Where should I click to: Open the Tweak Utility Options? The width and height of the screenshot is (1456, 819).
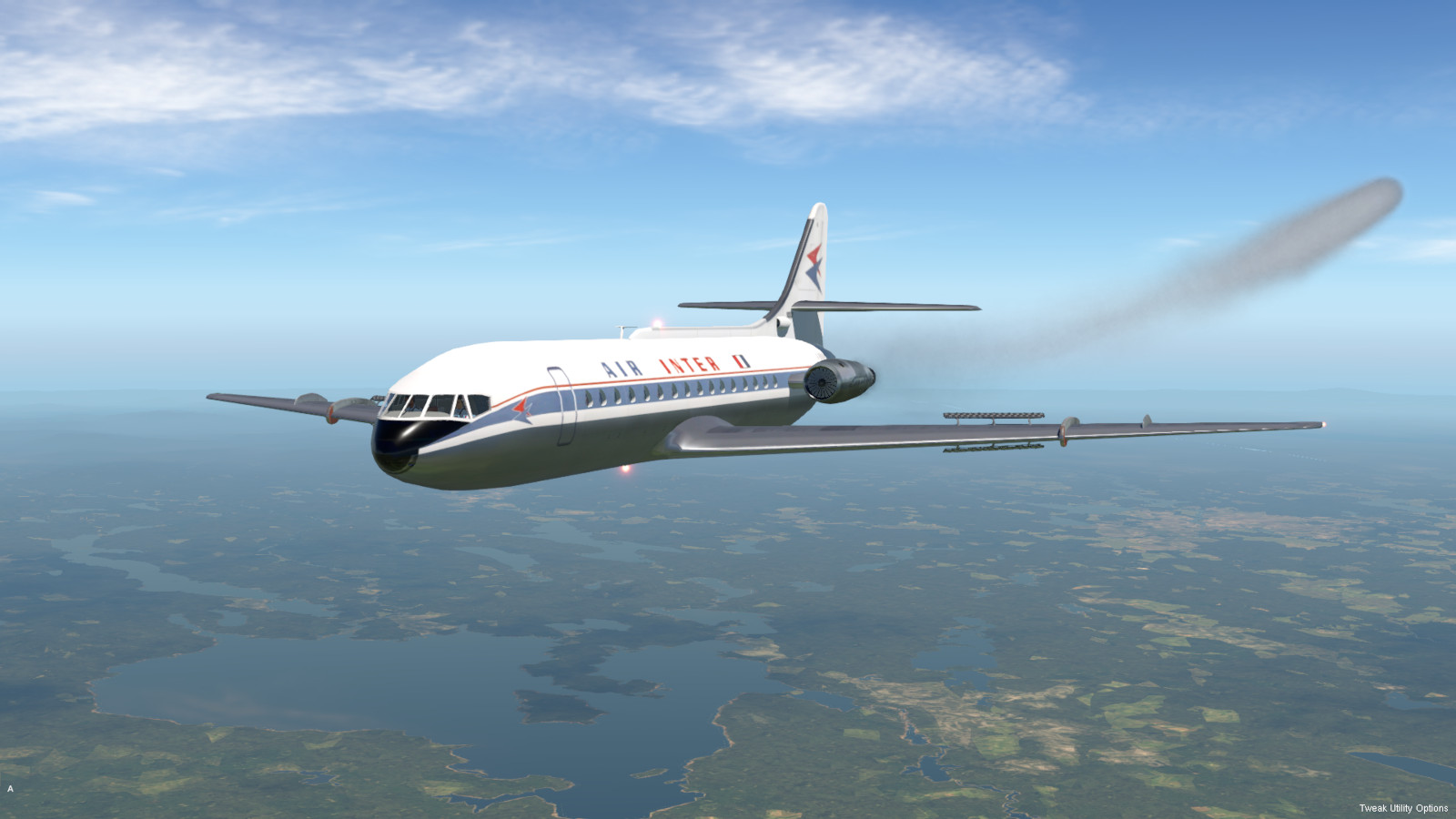tap(1403, 808)
